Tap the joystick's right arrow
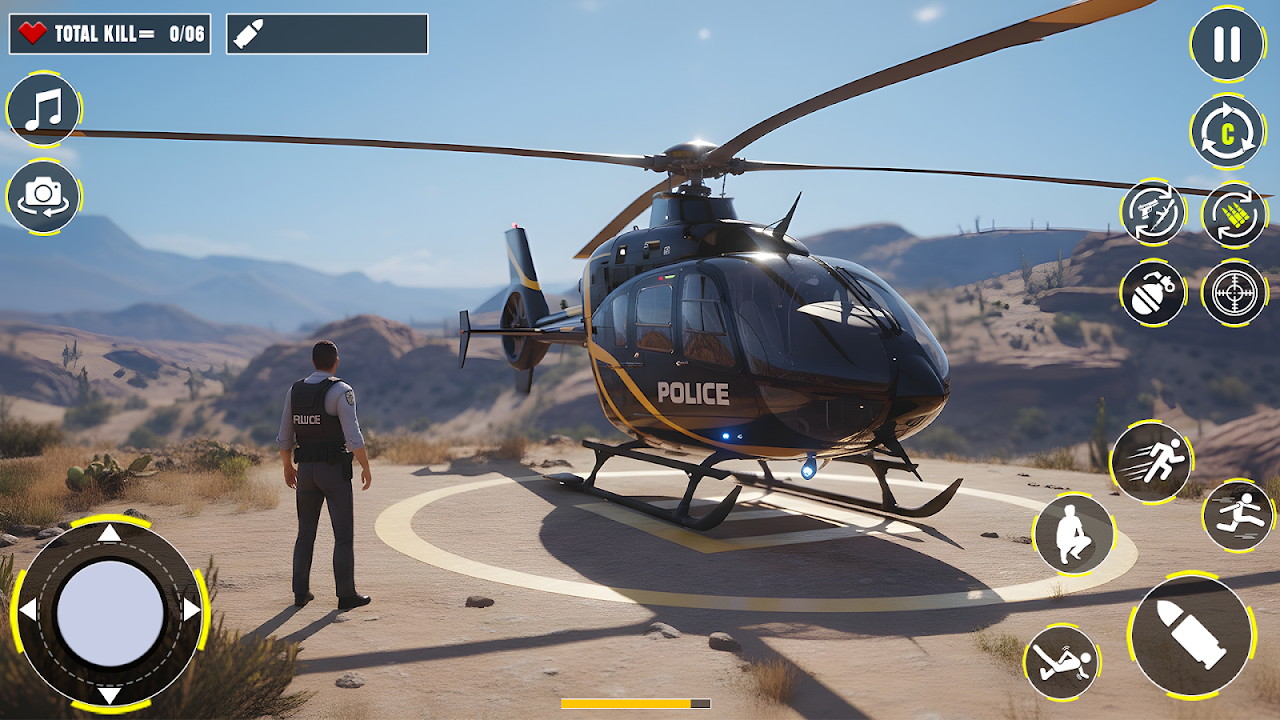1280x720 pixels. pyautogui.click(x=191, y=610)
